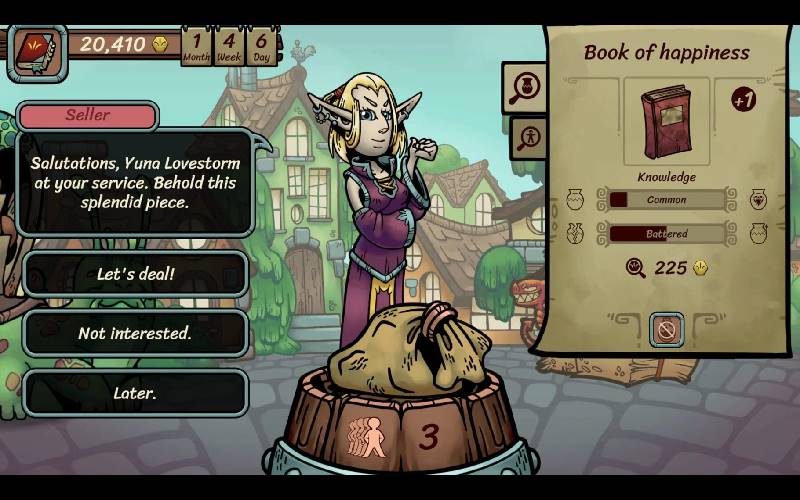Switch to the item inspection vase tab
The width and height of the screenshot is (800, 500).
pos(525,88)
